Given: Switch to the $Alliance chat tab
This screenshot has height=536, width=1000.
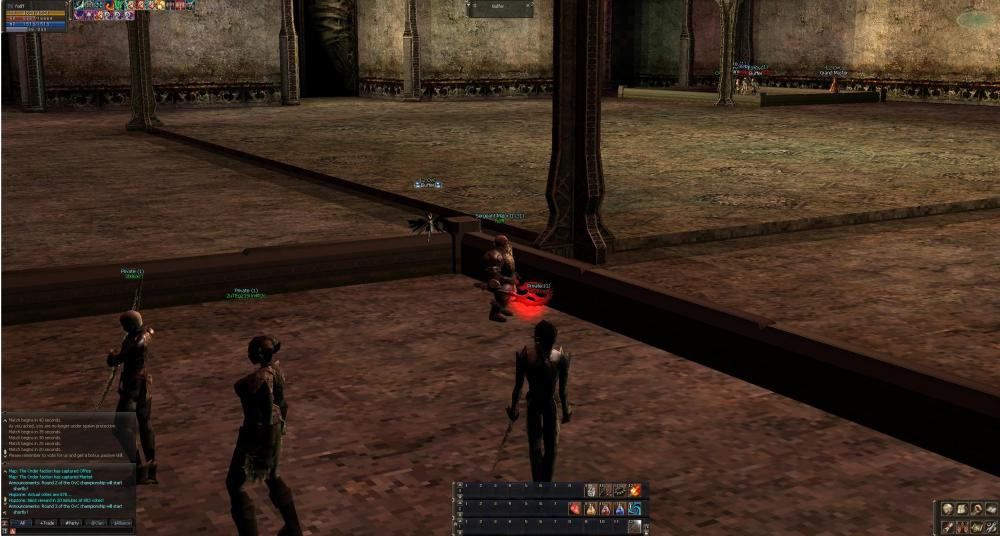Looking at the screenshot, I should (121, 522).
